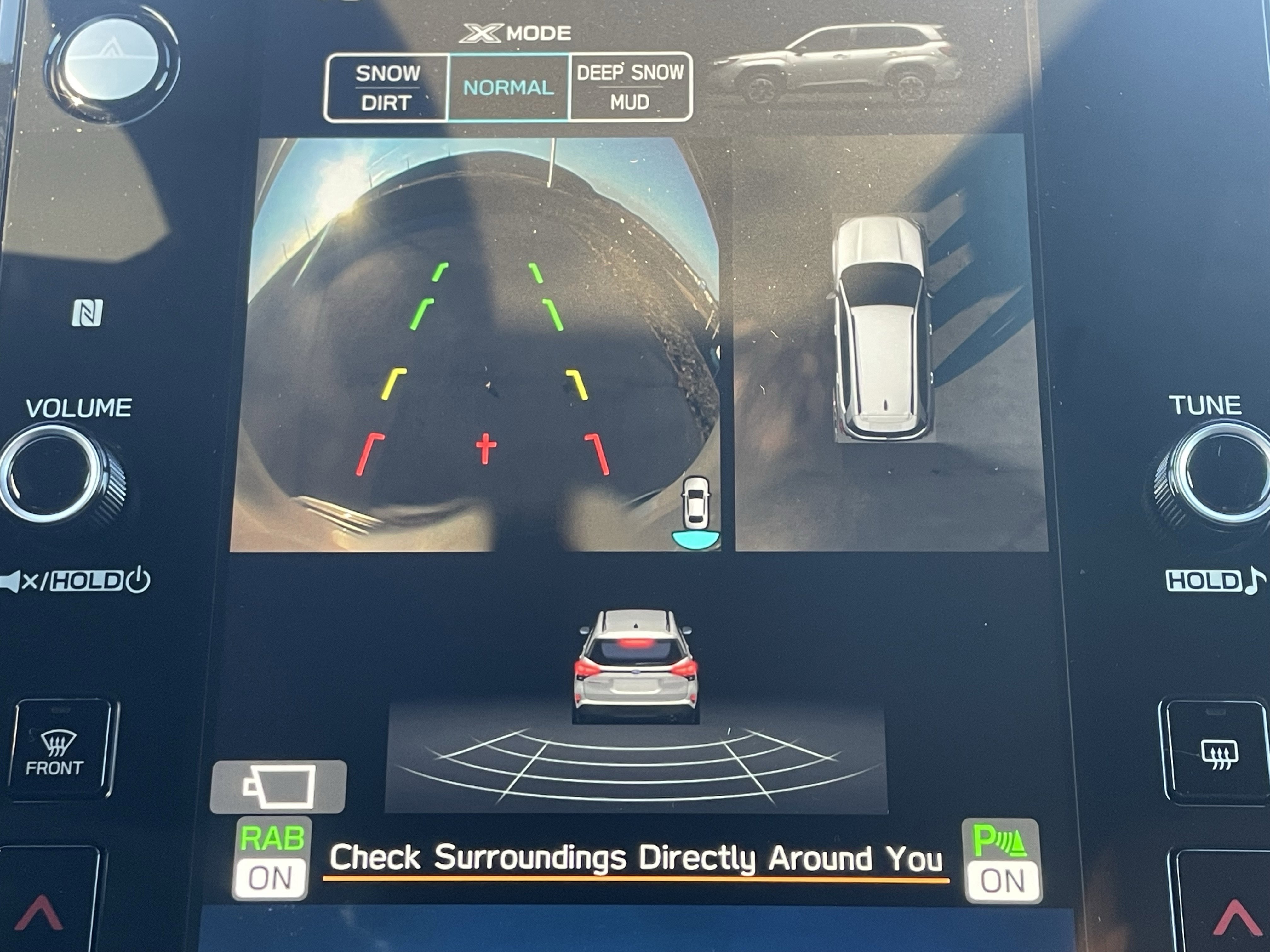Tap the gray camera view switch button
1270x952 pixels.
point(278,787)
